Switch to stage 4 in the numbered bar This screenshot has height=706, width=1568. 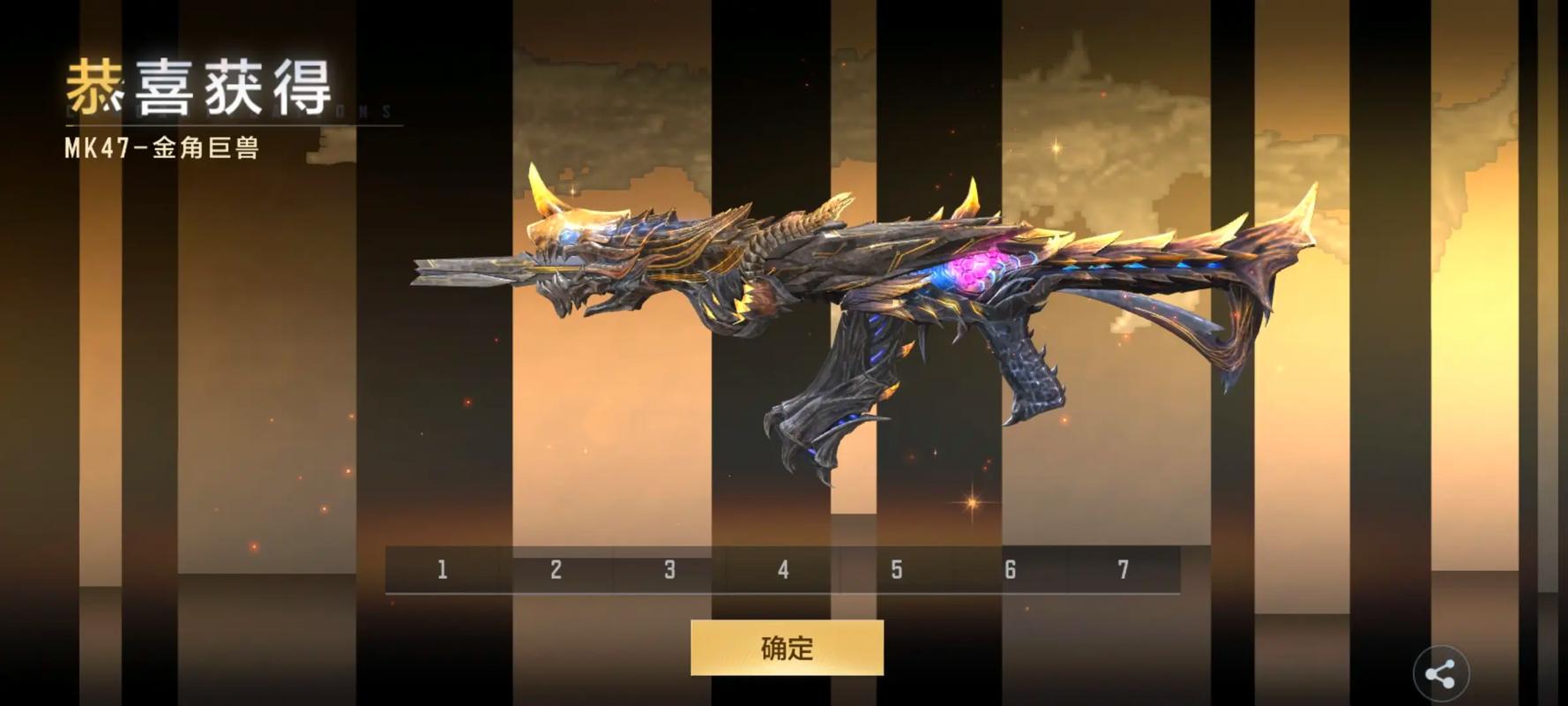click(x=783, y=570)
